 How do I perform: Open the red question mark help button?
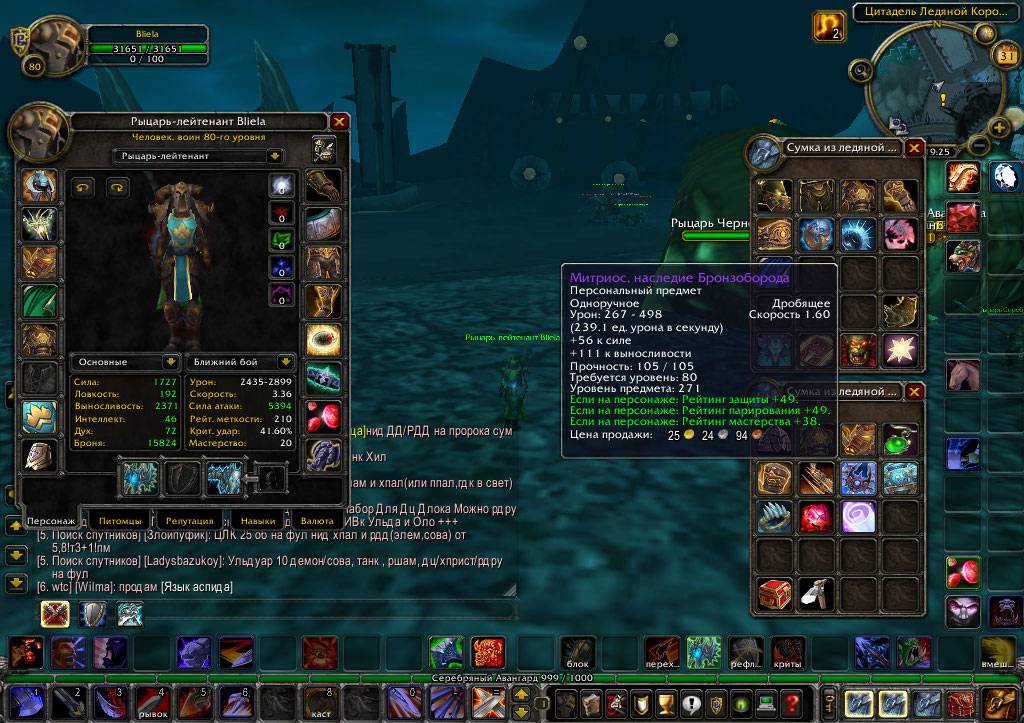pyautogui.click(x=791, y=702)
